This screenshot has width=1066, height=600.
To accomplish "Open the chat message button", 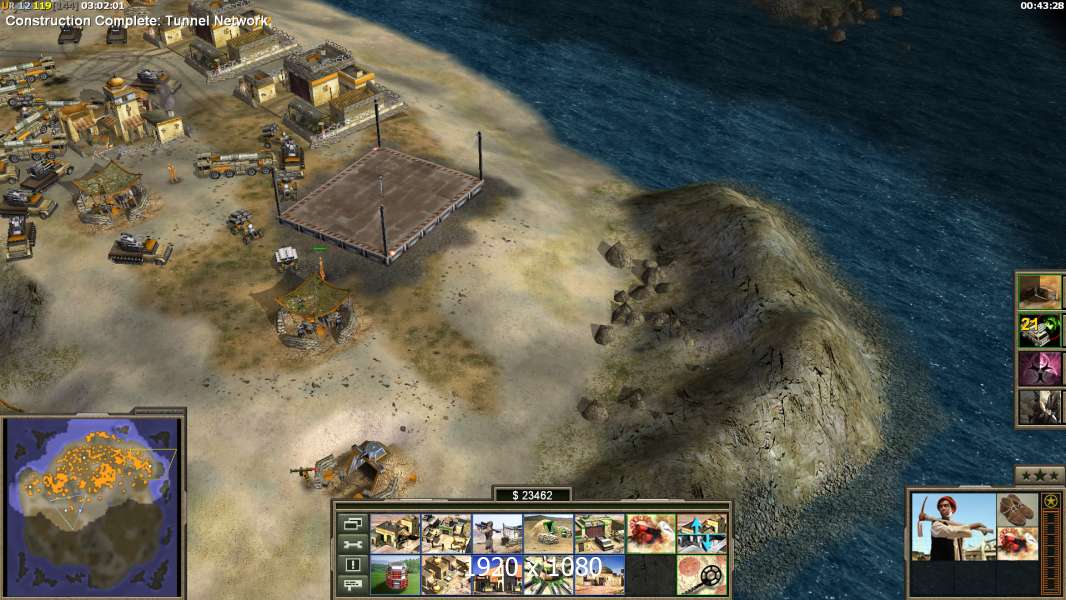I will (352, 585).
